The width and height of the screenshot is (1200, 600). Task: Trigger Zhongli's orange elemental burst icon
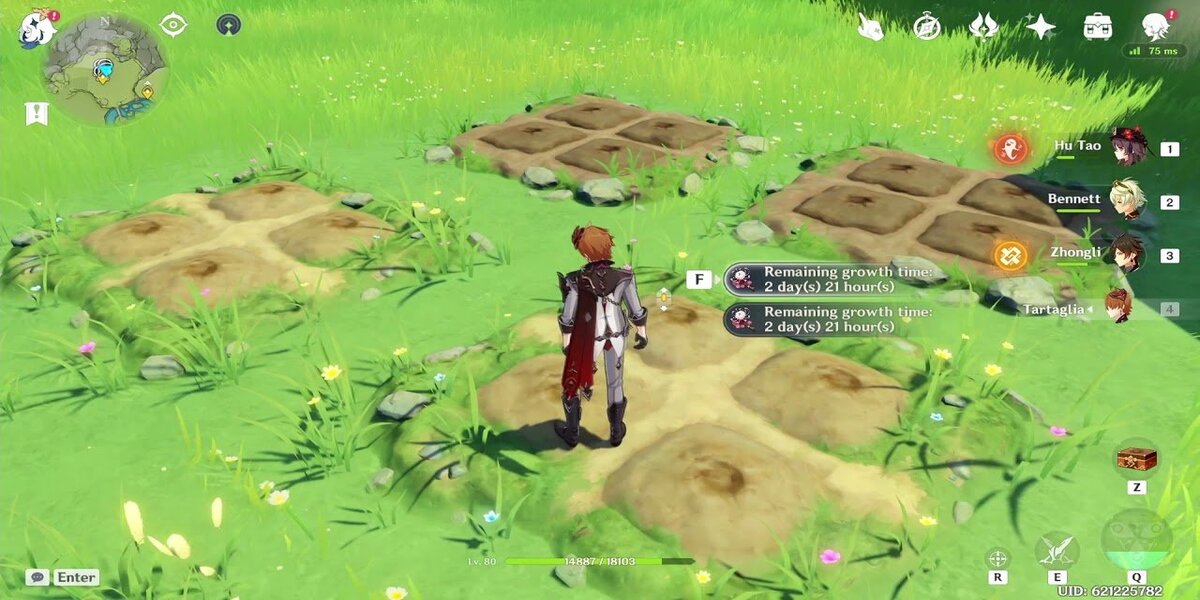pos(1010,255)
